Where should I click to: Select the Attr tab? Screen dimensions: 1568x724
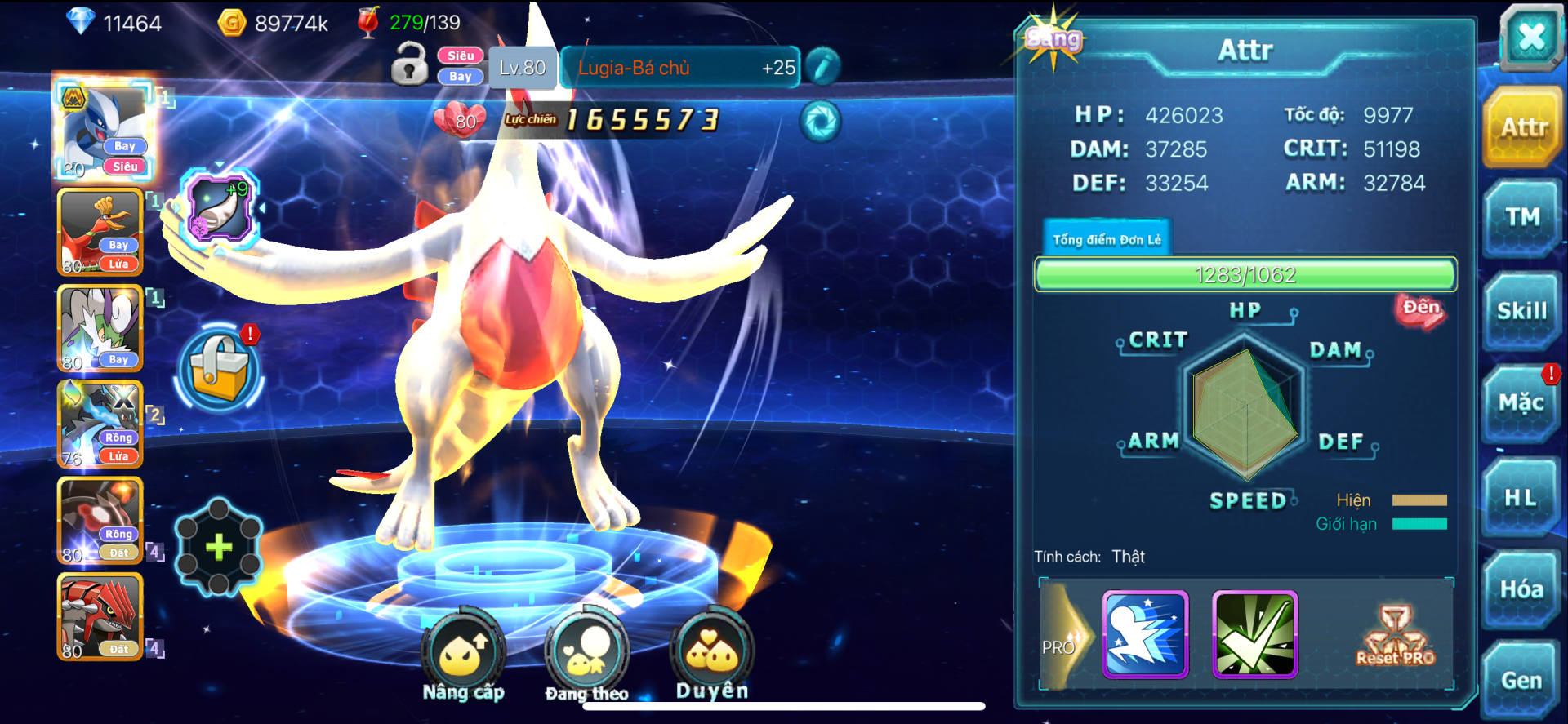pos(1524,128)
